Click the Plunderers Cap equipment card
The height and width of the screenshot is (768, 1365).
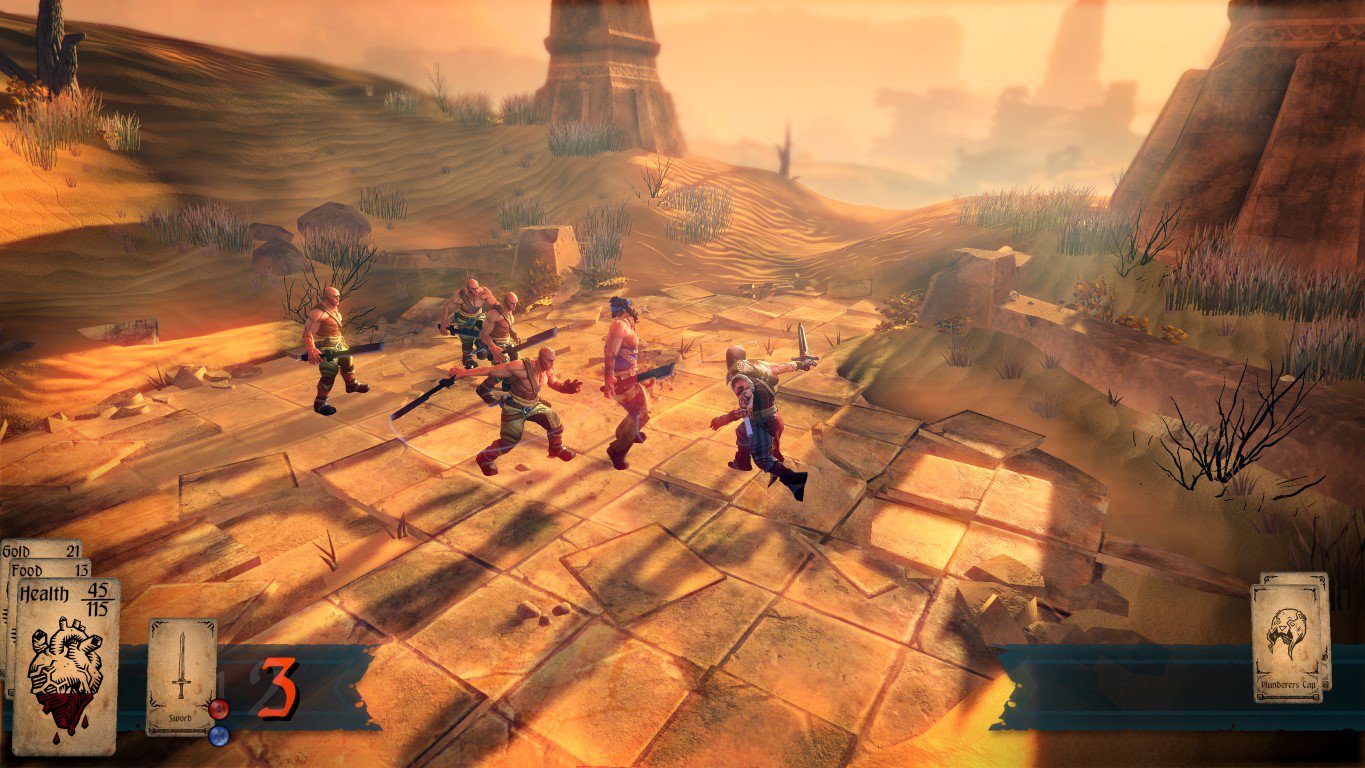(x=1287, y=643)
